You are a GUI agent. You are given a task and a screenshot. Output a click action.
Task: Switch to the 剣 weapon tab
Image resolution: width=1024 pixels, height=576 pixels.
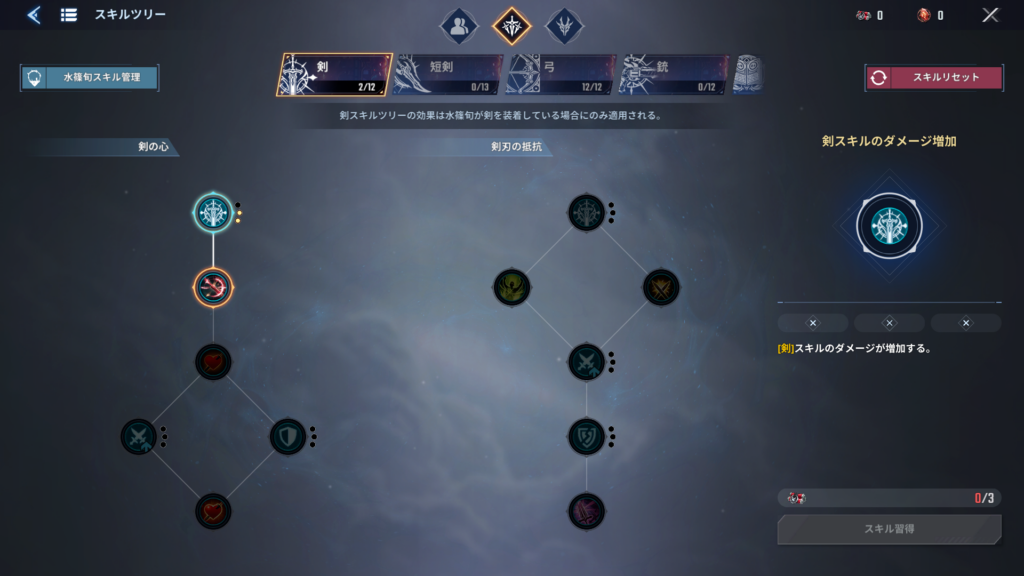334,75
